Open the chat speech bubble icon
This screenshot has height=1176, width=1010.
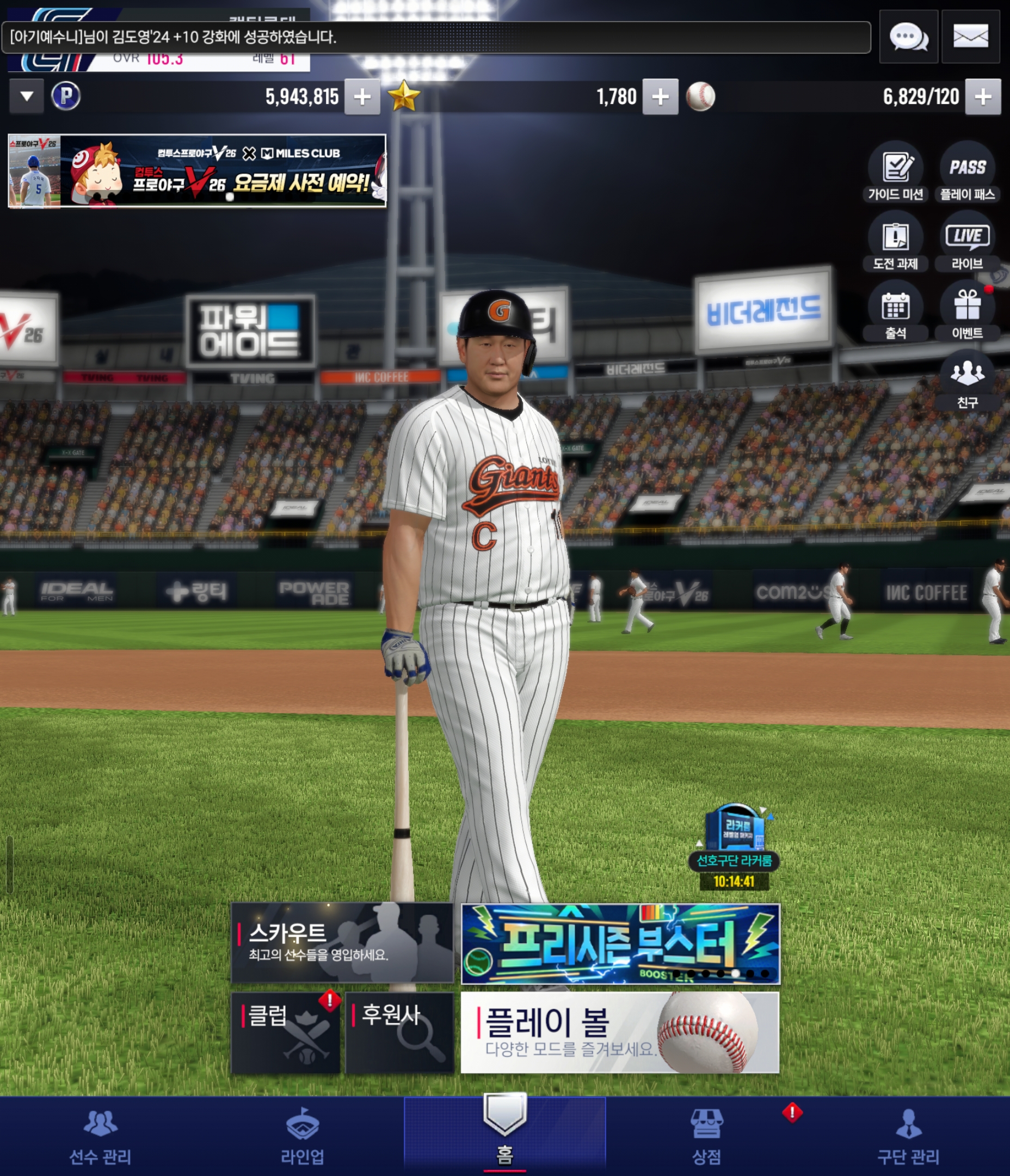coord(908,38)
